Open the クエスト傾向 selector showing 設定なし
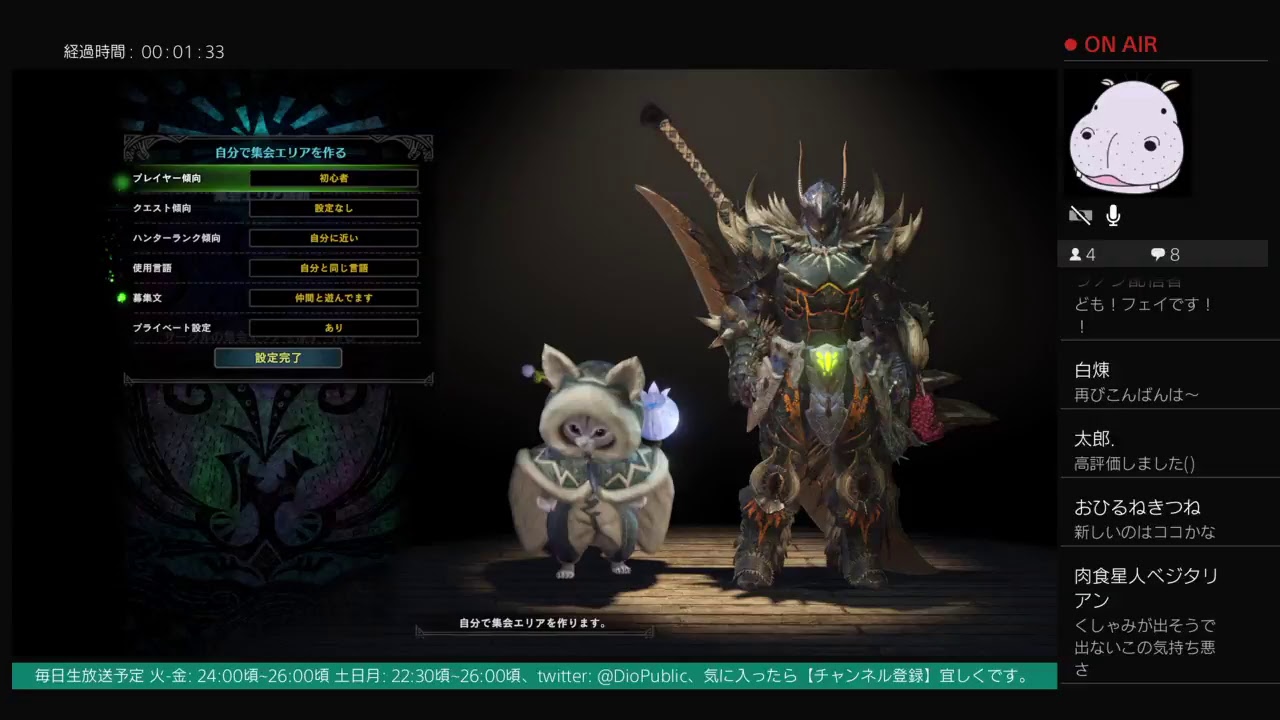Screen dimensions: 1280x720 coord(332,208)
